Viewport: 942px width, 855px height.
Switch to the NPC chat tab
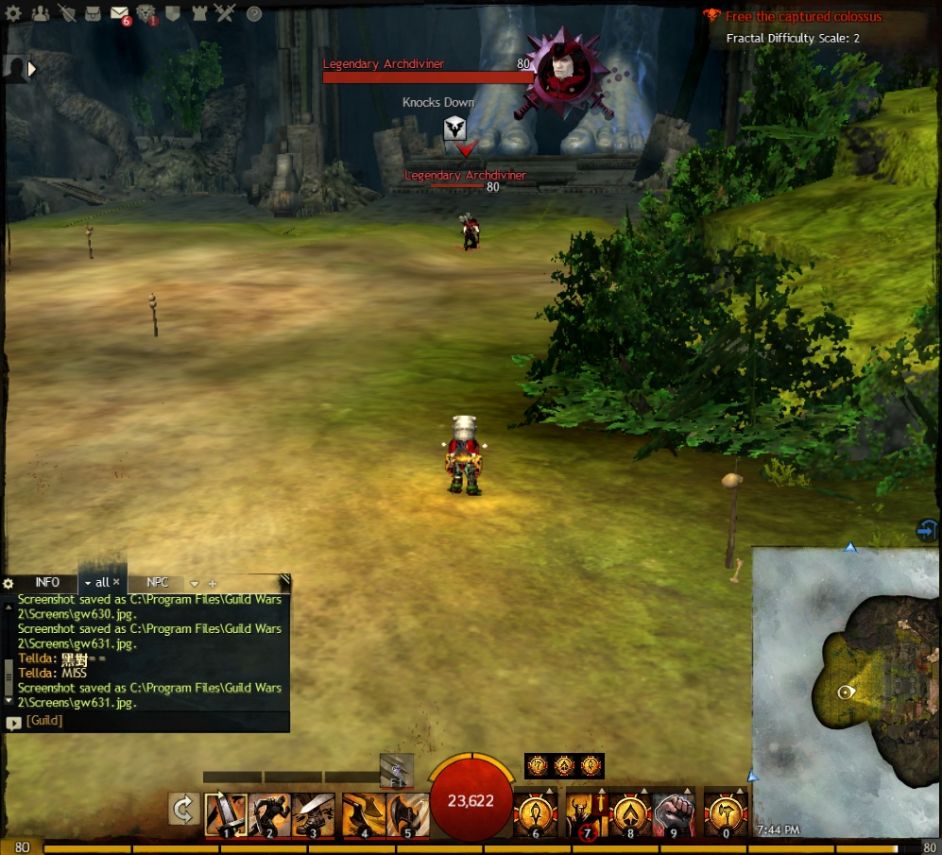tap(158, 582)
